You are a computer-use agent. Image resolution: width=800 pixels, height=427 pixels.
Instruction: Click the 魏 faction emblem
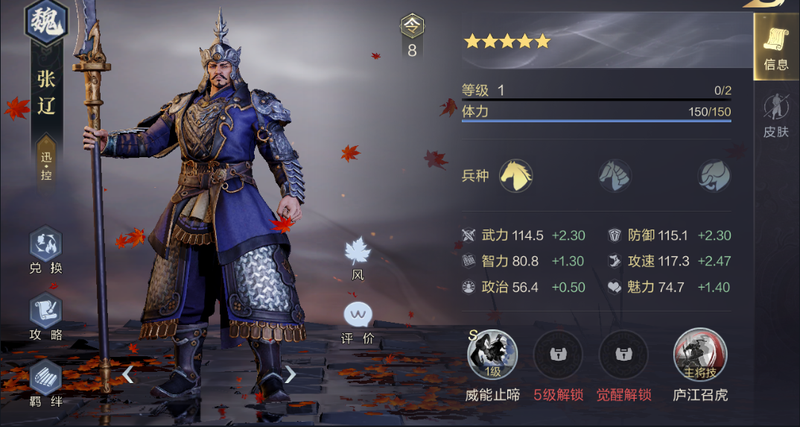click(46, 22)
